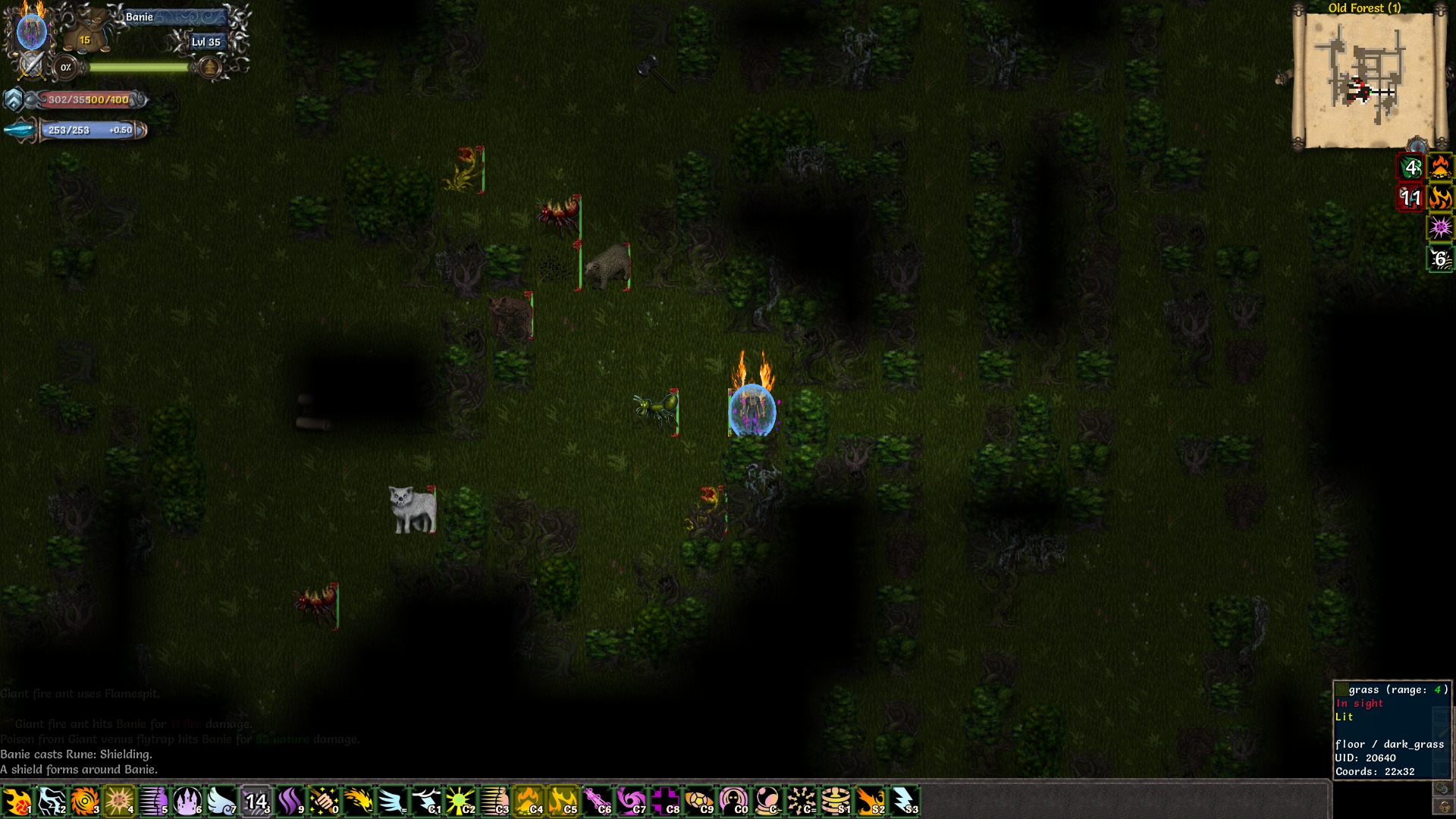The height and width of the screenshot is (819, 1456).
Task: Open the gear settings icon in bottom-right corner
Action: [x=1442, y=787]
